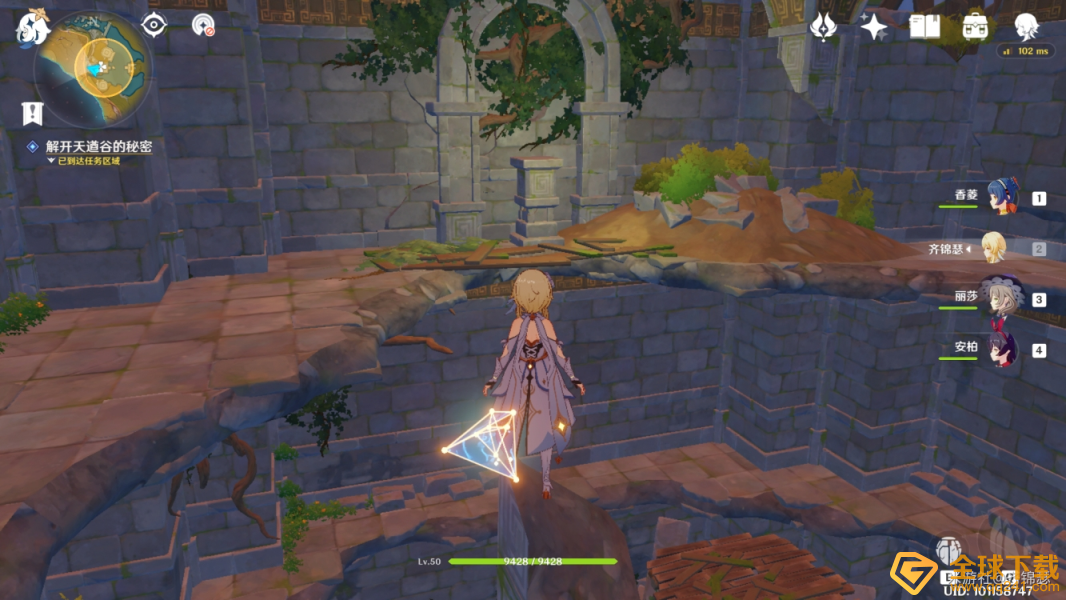The image size is (1066, 600).
Task: Open the winged emblem icon in the top bar
Action: coord(823,27)
